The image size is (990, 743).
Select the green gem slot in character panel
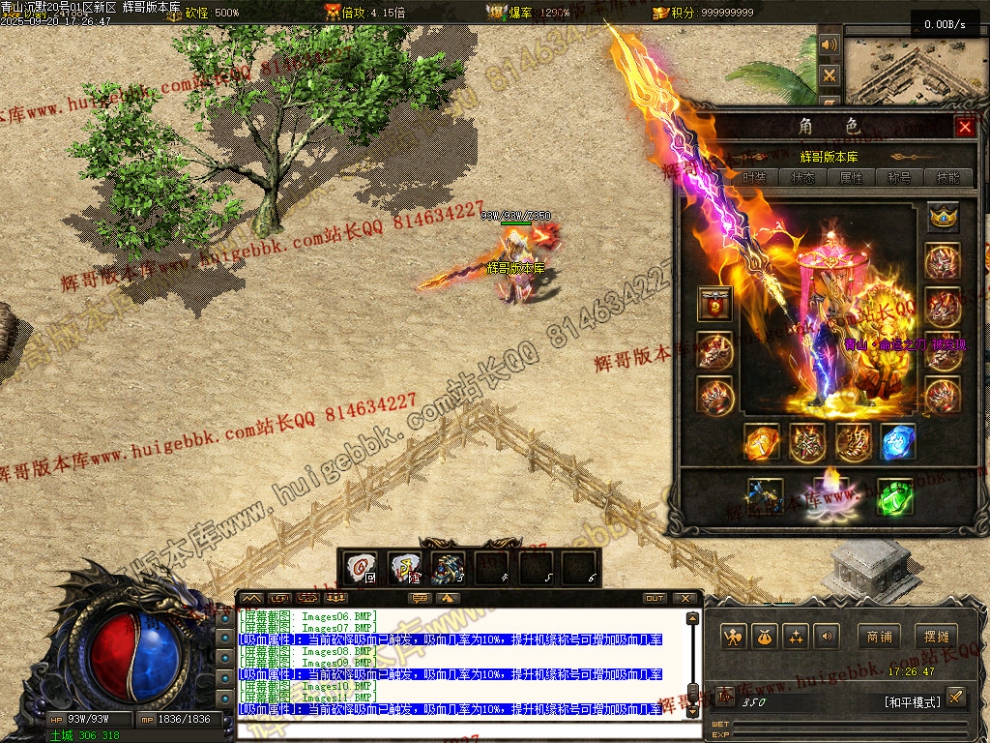pos(895,497)
